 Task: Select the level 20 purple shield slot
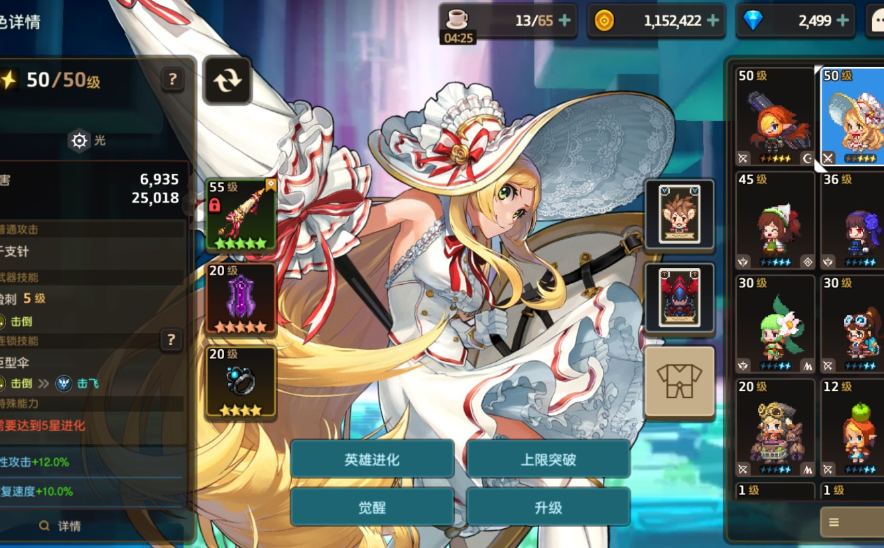pyautogui.click(x=240, y=298)
